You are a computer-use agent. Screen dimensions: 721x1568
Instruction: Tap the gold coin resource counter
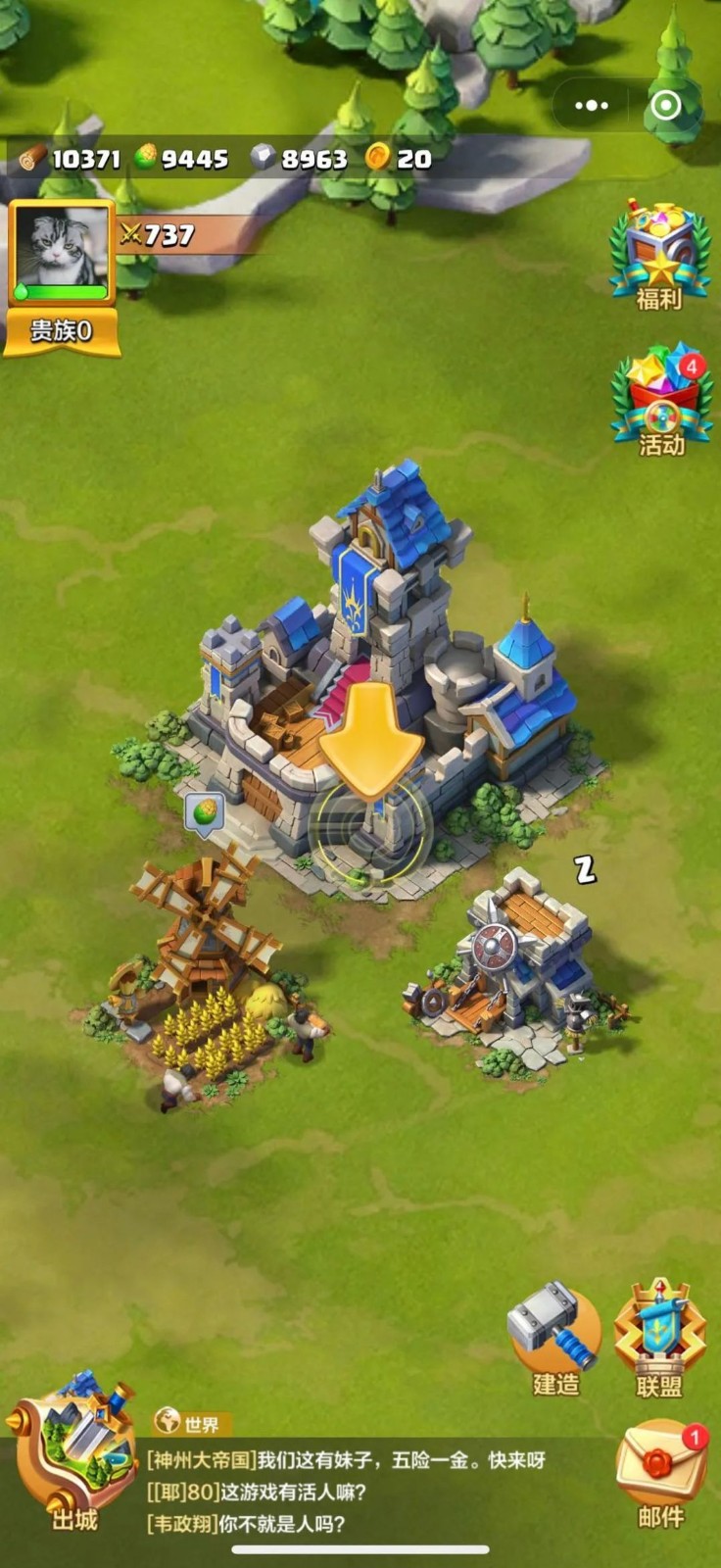[x=399, y=158]
